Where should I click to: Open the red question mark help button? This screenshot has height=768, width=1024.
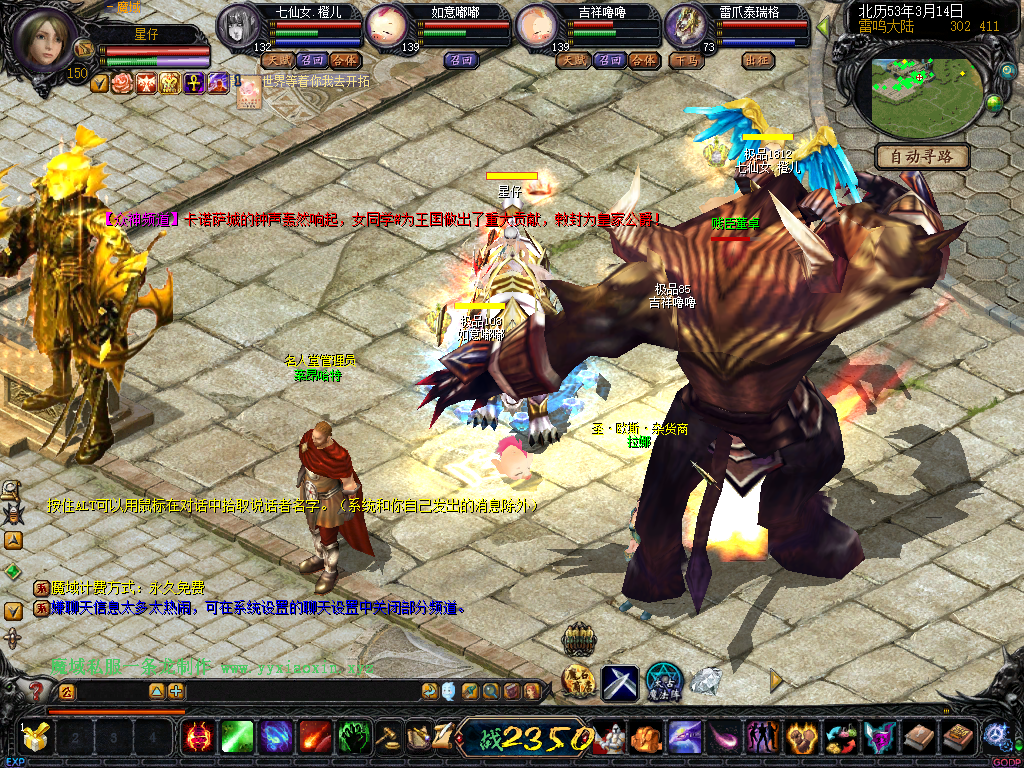click(36, 691)
